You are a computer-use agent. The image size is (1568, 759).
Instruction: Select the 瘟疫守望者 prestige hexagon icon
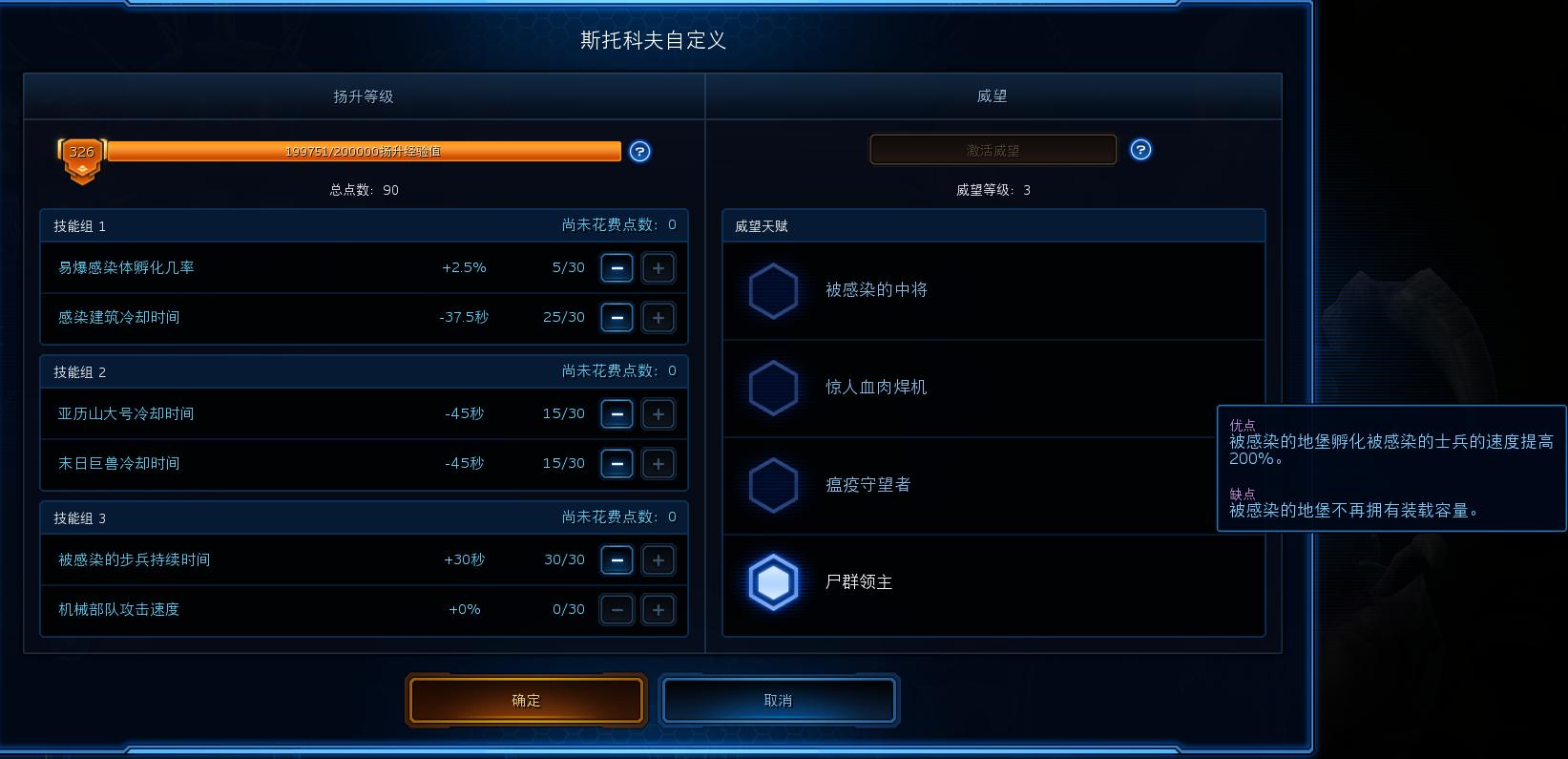(773, 485)
